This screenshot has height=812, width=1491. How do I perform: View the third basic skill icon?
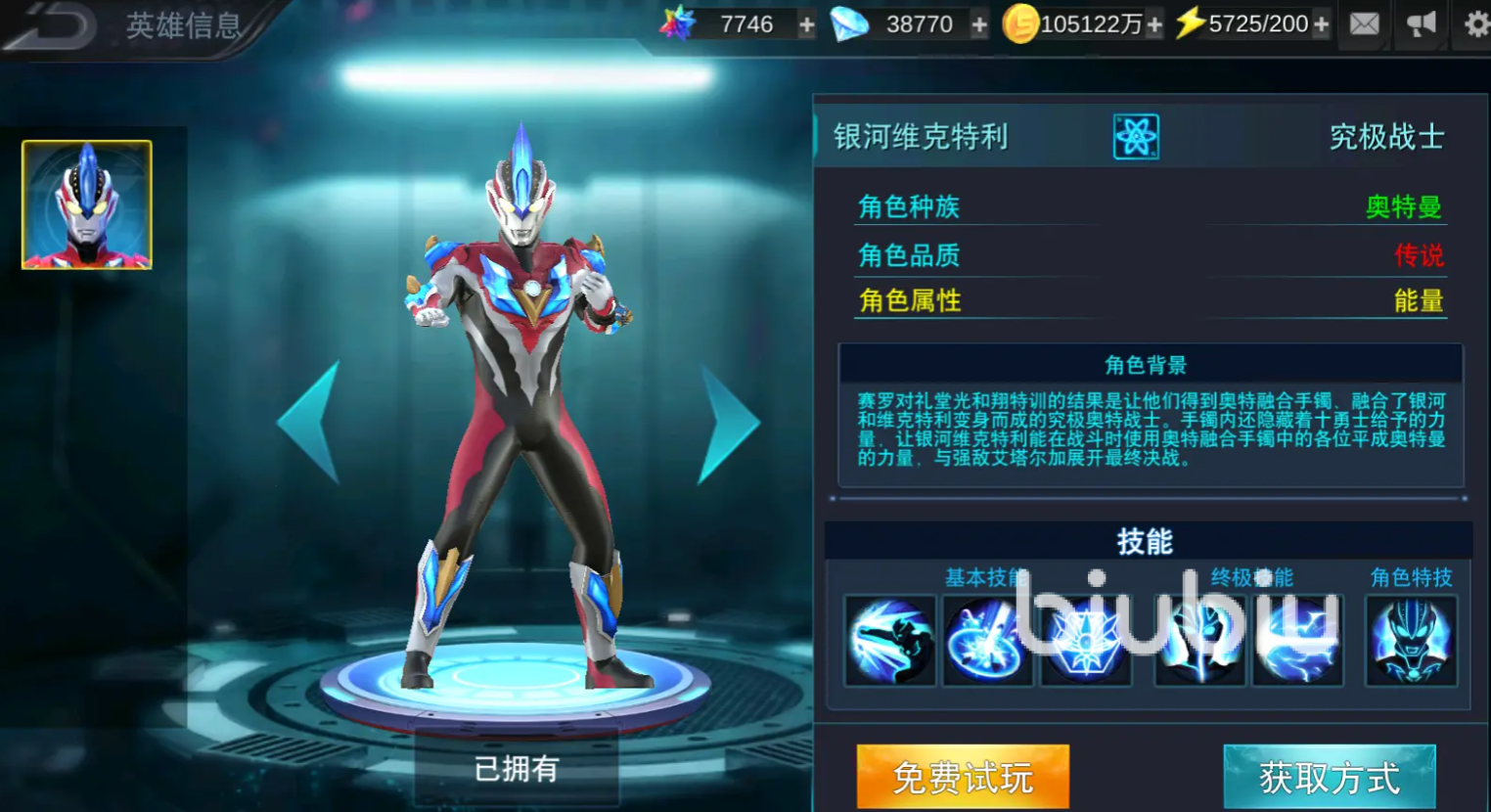tap(1086, 641)
